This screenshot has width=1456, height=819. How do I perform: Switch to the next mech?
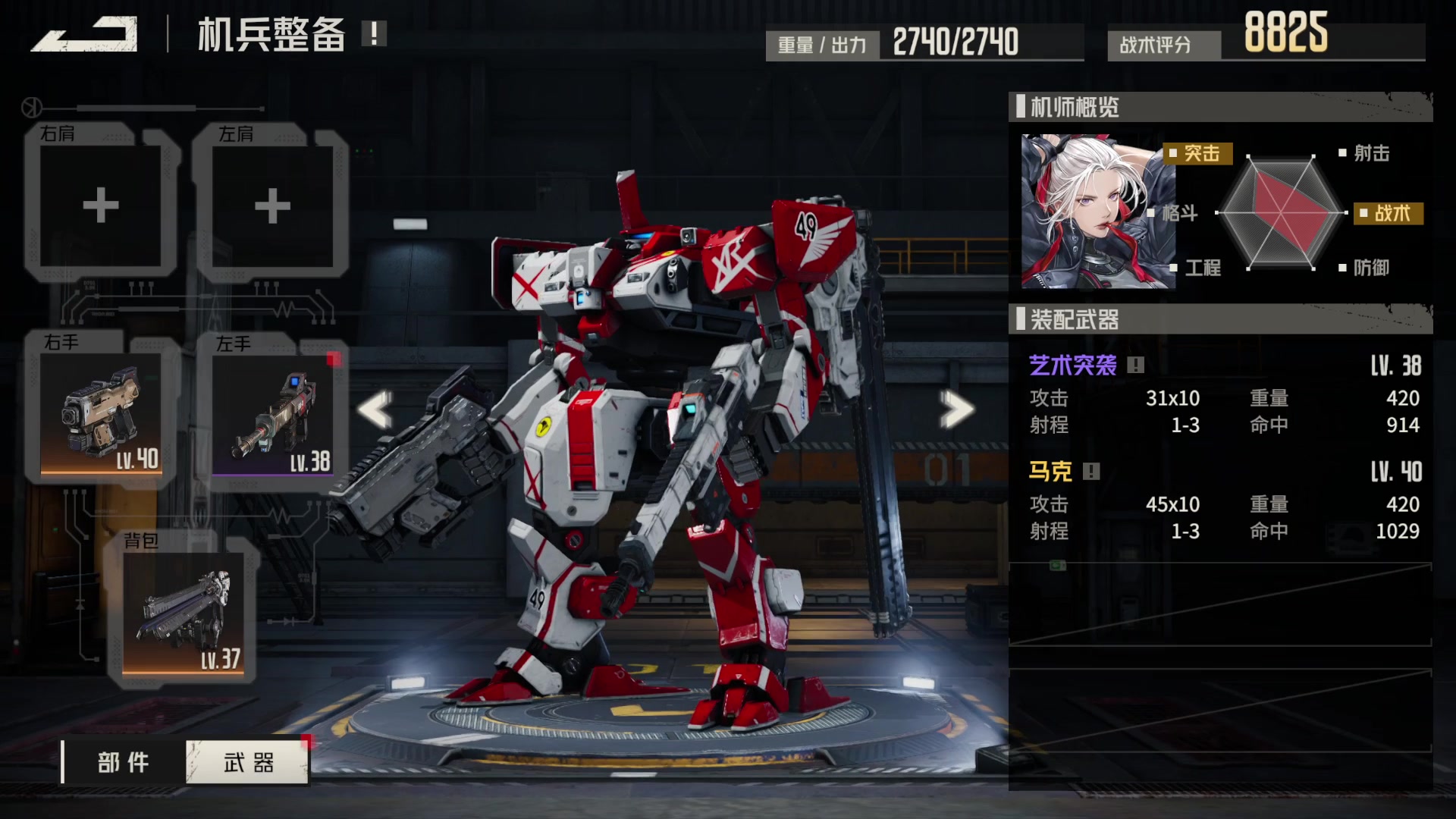956,409
